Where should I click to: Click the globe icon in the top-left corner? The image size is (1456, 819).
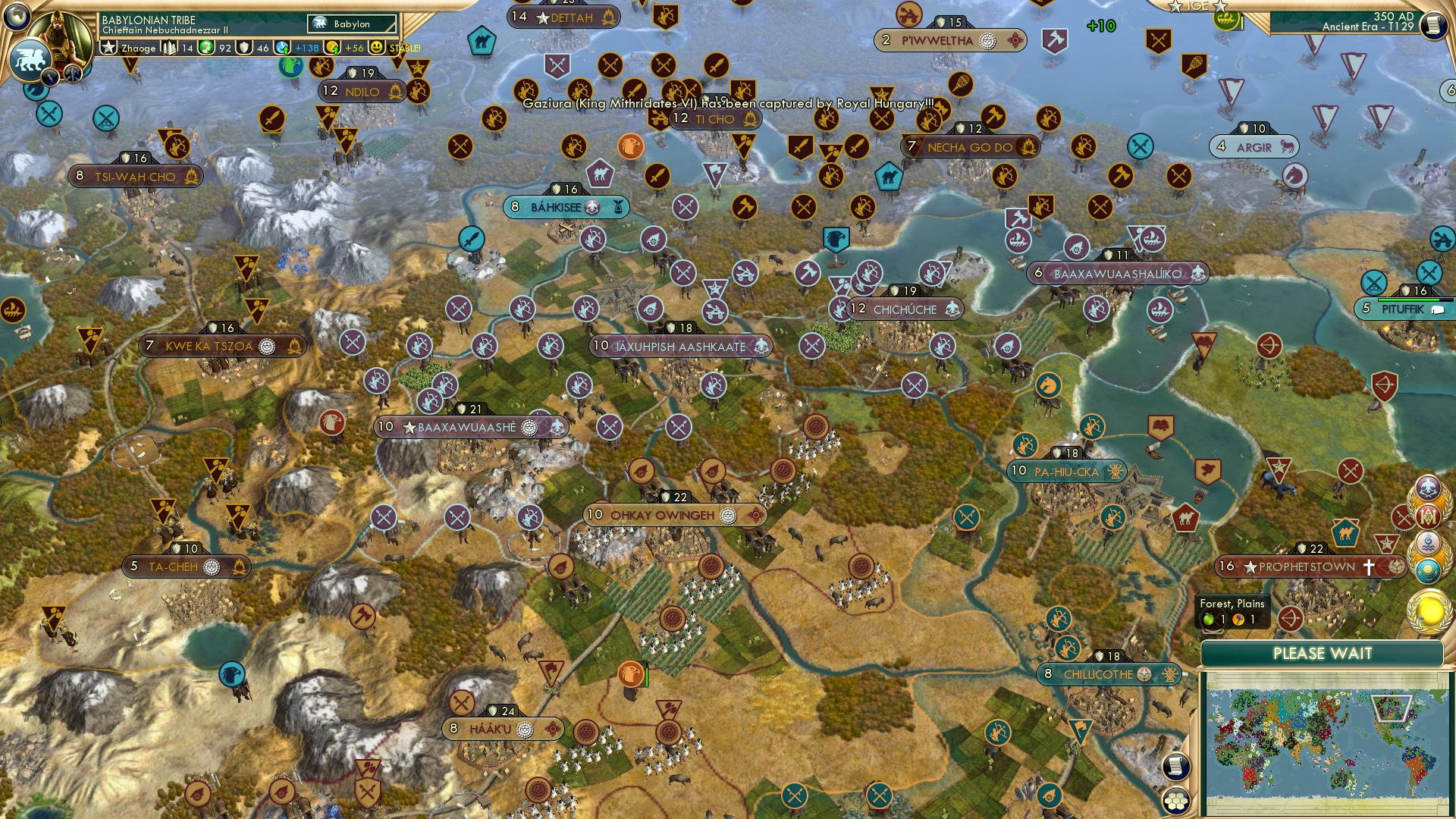coord(15,17)
